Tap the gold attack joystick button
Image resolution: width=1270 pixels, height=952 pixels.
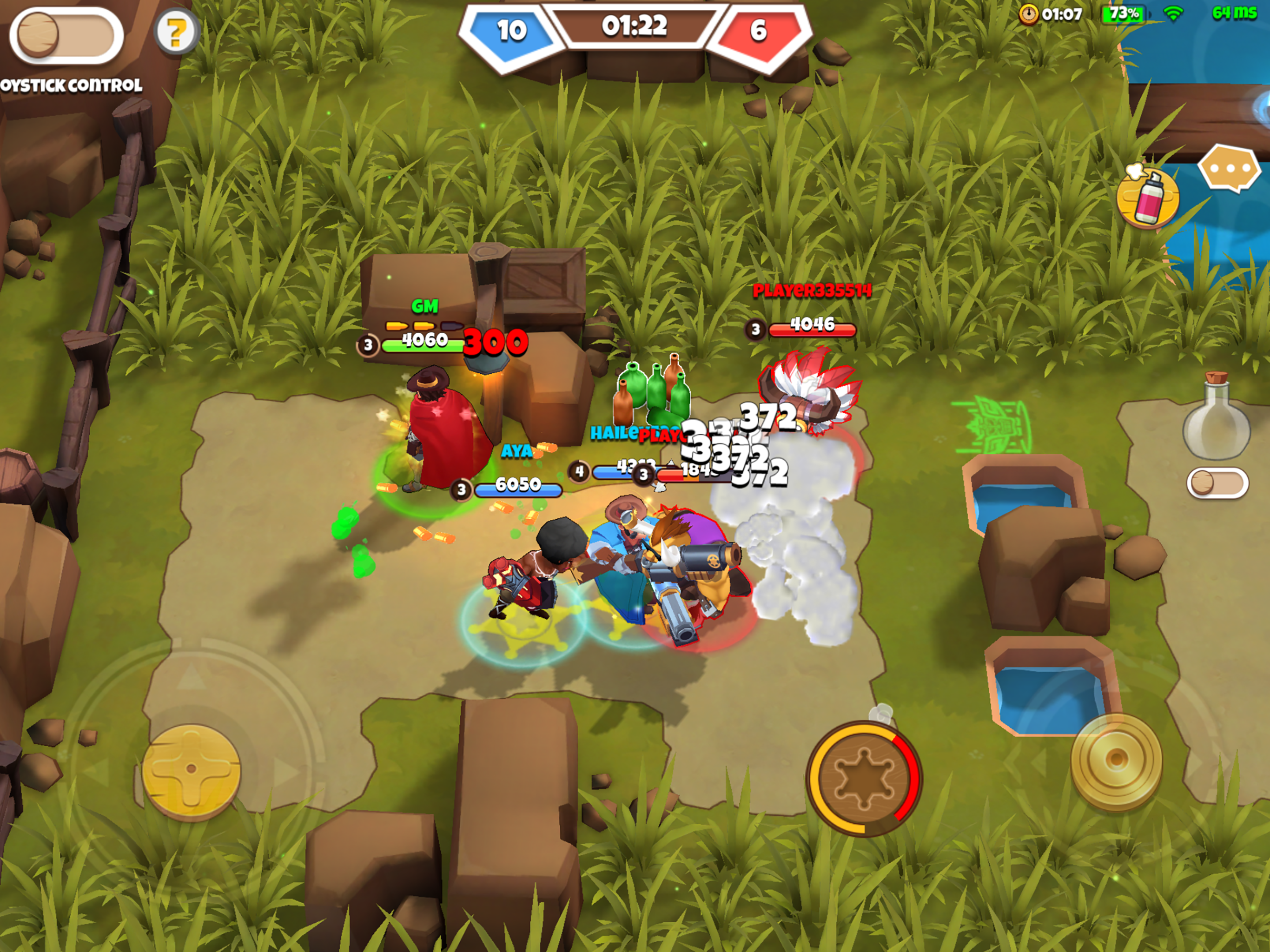[x=1116, y=760]
